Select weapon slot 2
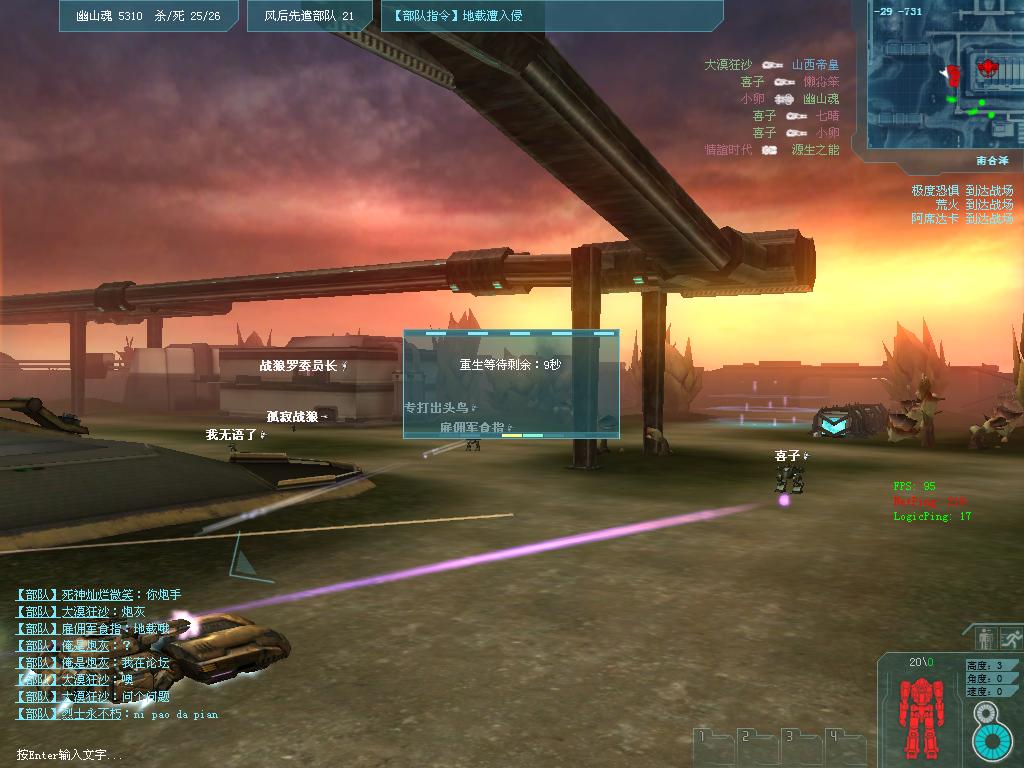The width and height of the screenshot is (1024, 768). pyautogui.click(x=756, y=747)
